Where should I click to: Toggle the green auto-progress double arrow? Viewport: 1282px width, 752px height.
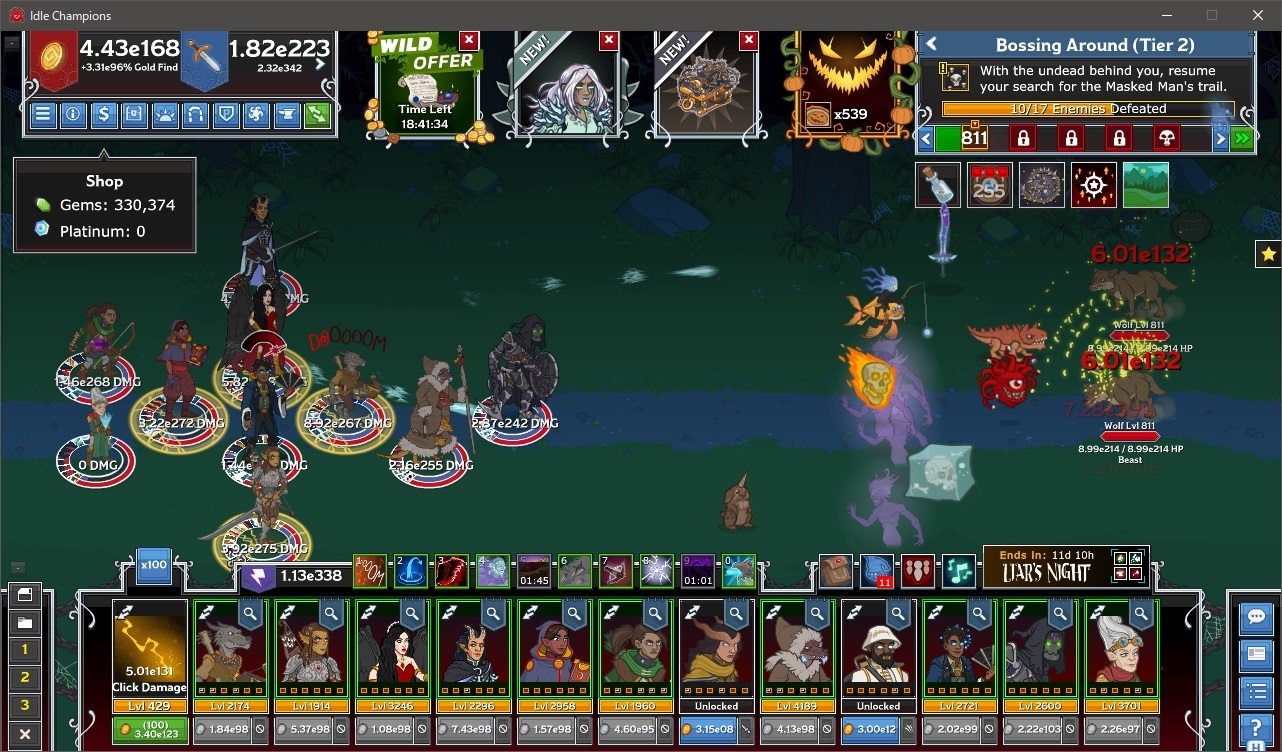1242,139
